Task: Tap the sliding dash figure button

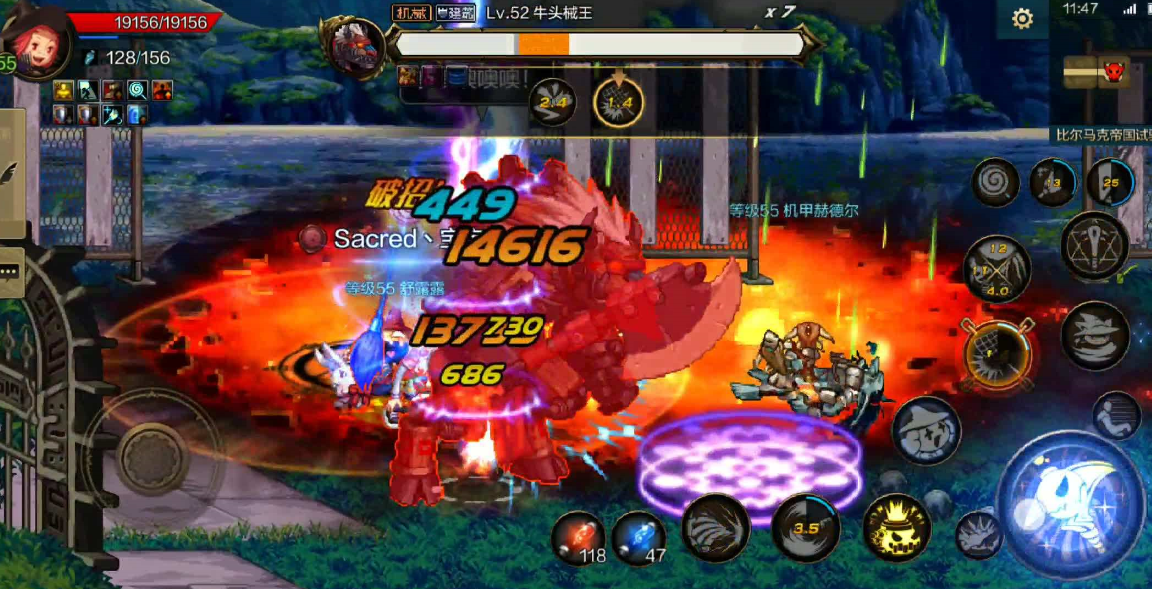Action: 1116,415
